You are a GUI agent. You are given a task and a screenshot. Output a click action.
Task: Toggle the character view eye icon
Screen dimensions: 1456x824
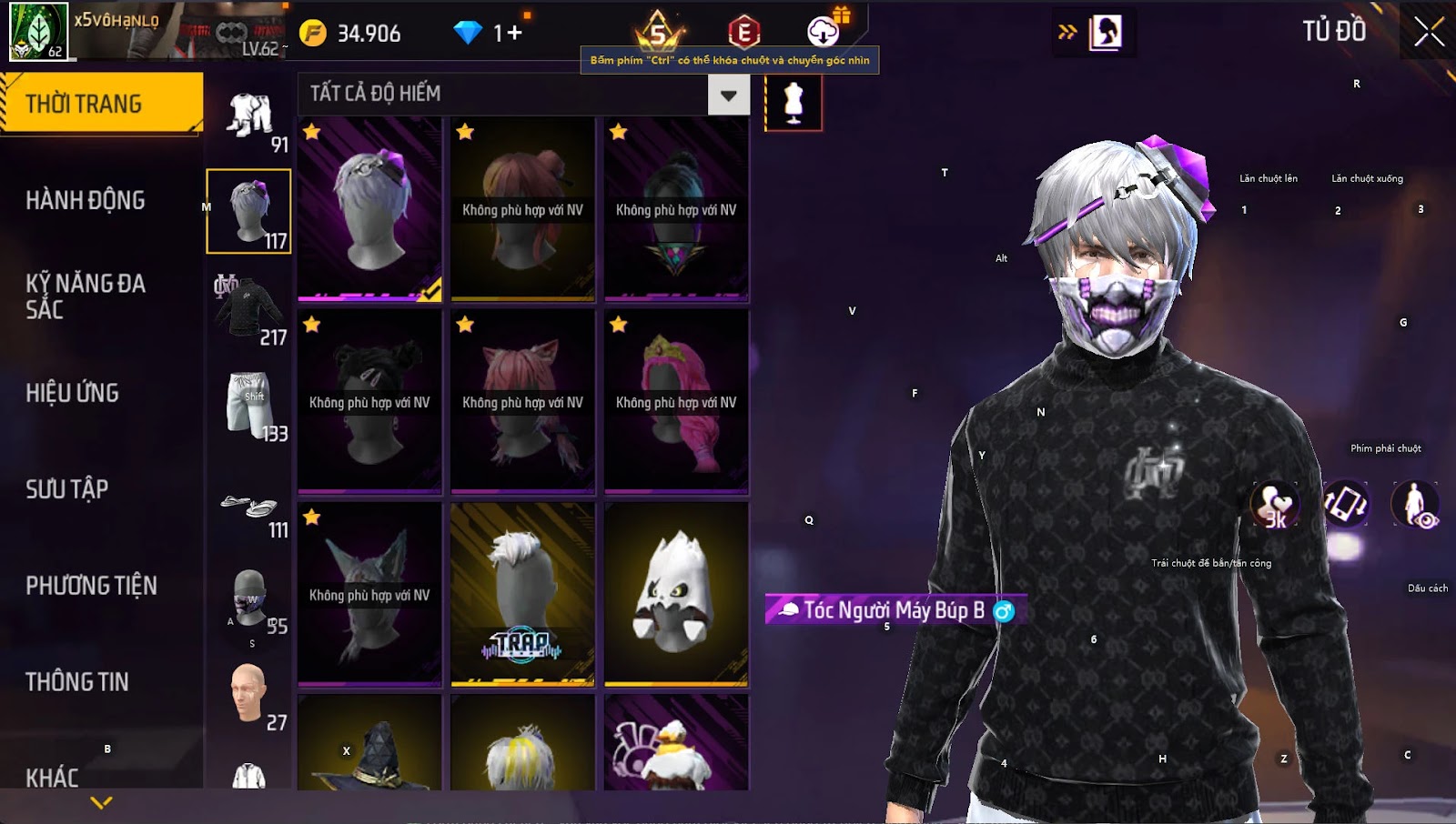click(x=1415, y=505)
